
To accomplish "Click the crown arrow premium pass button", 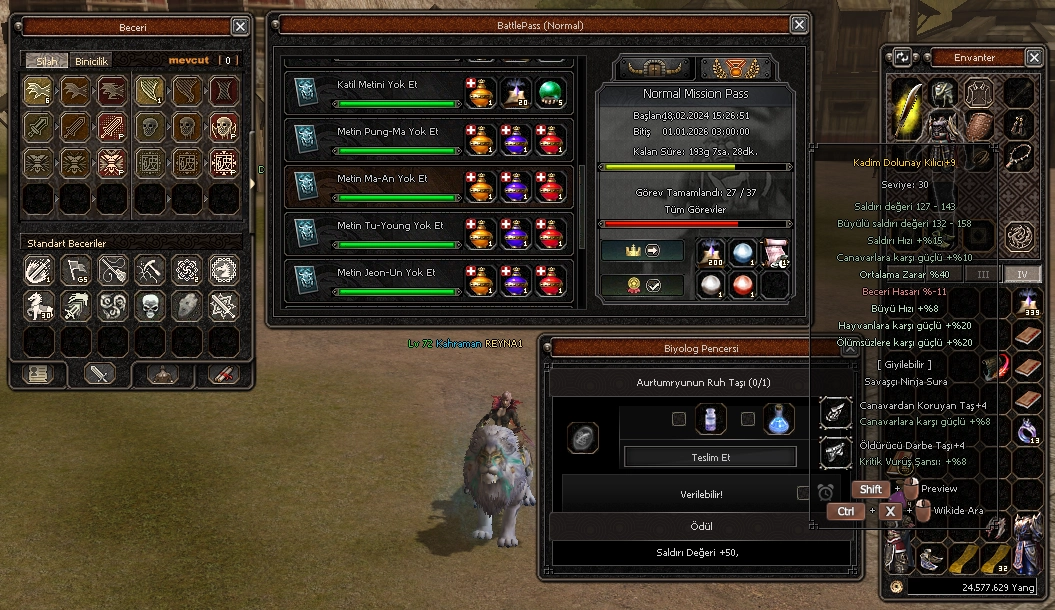I will (642, 250).
